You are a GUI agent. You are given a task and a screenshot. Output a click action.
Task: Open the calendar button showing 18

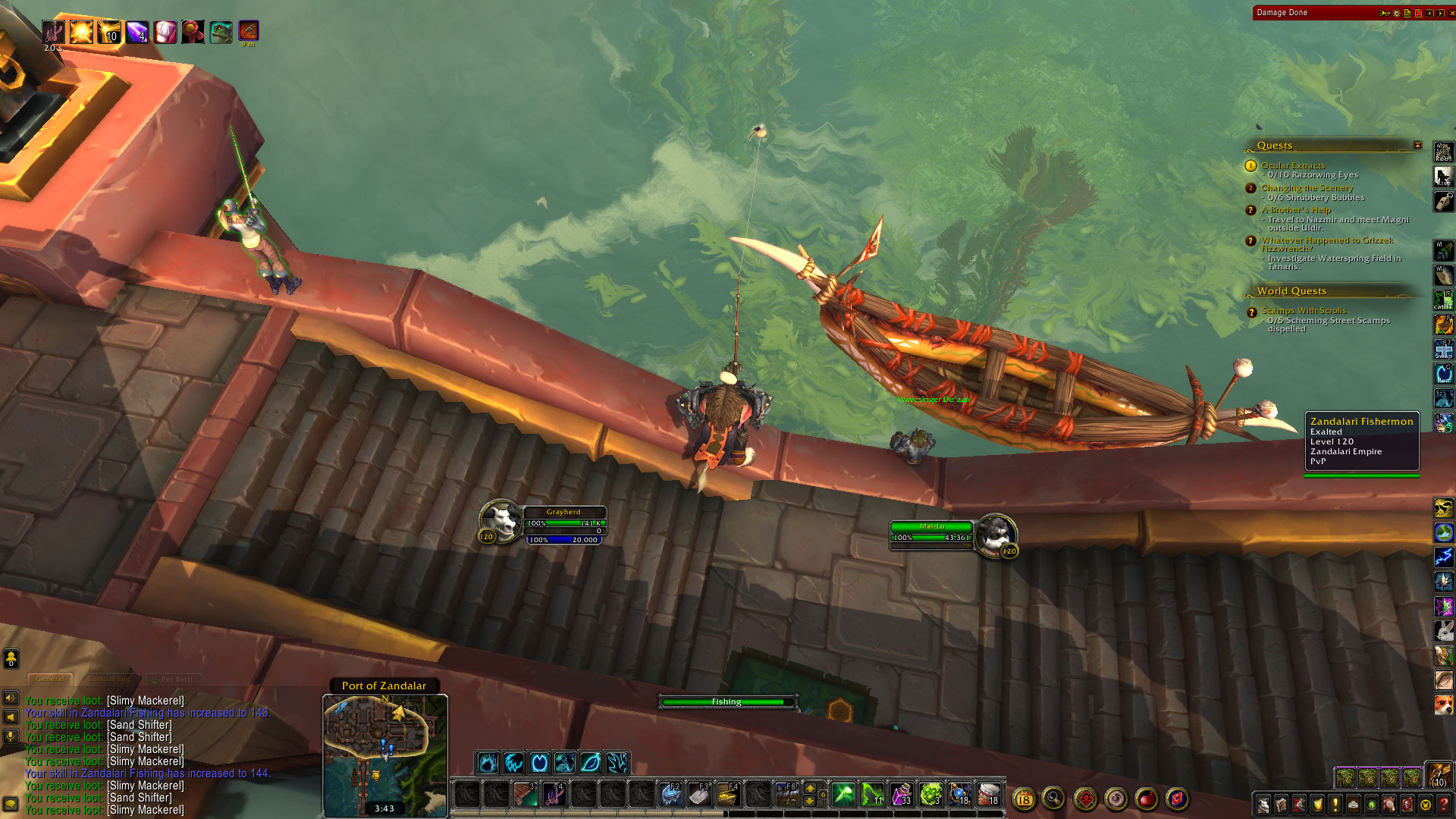coord(1024,799)
